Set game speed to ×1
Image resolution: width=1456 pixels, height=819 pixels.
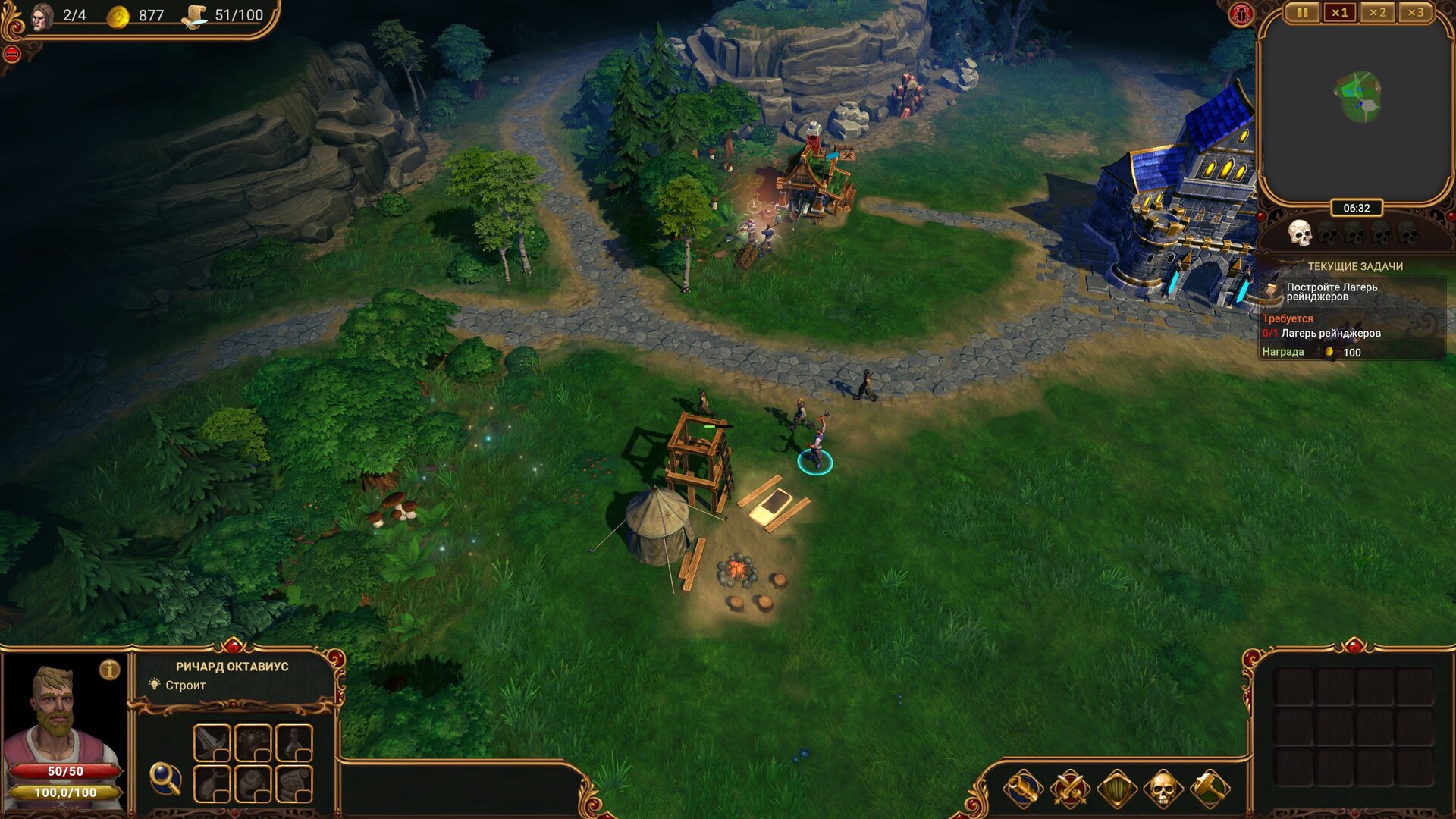pos(1340,13)
